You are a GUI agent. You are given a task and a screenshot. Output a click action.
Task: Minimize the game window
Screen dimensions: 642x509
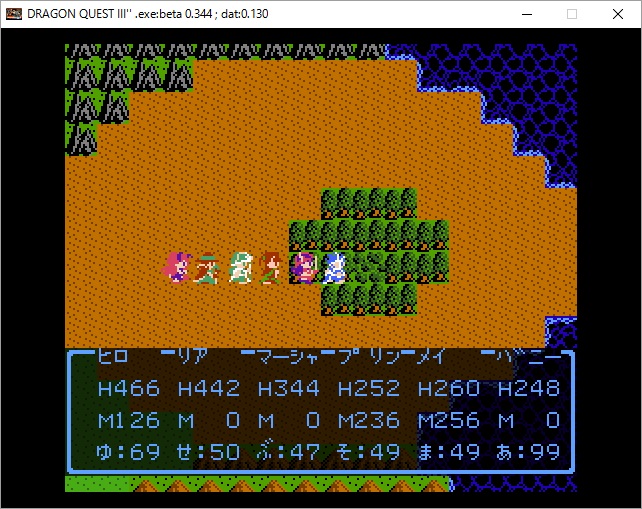tap(526, 14)
